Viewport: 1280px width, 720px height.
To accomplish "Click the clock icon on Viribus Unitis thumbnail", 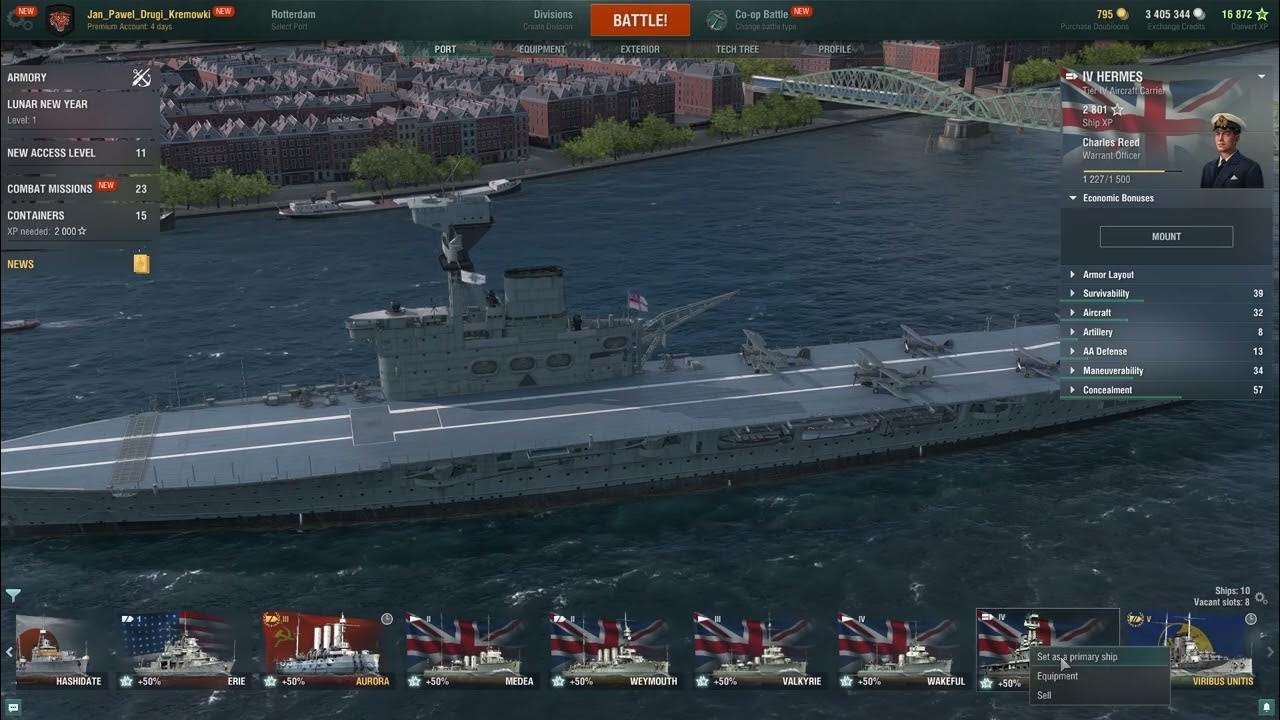I will click(1251, 618).
